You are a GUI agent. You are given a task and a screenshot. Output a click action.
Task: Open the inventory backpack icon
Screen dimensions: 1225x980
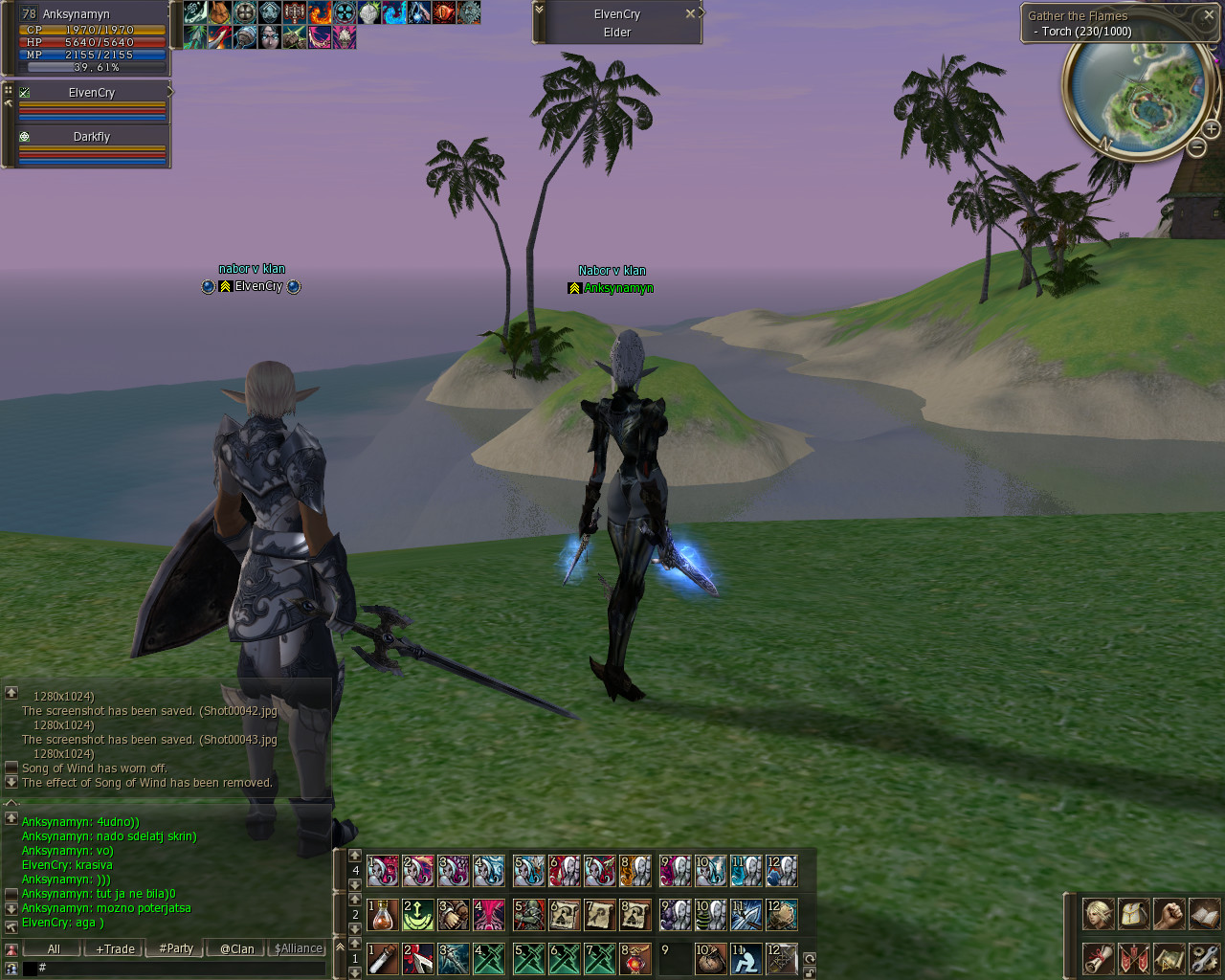pos(1133,914)
